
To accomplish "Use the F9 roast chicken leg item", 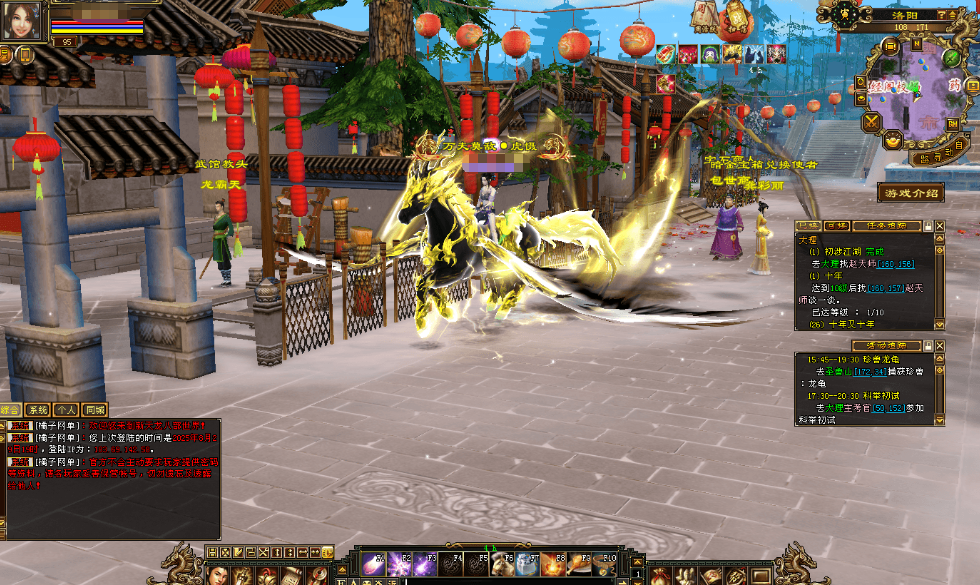I will coord(579,564).
